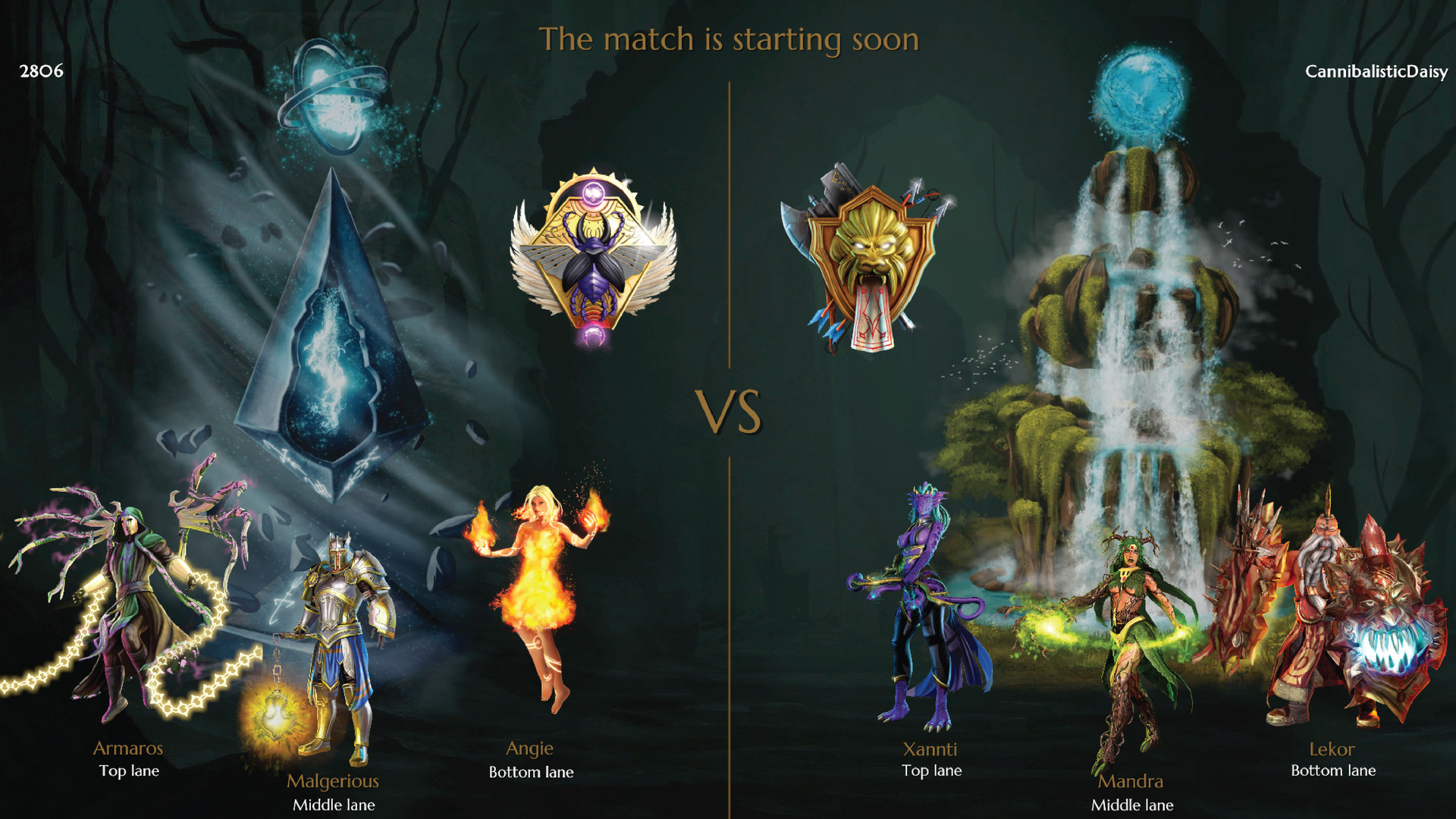Click the VS divider label
This screenshot has width=1456, height=819.
(730, 411)
